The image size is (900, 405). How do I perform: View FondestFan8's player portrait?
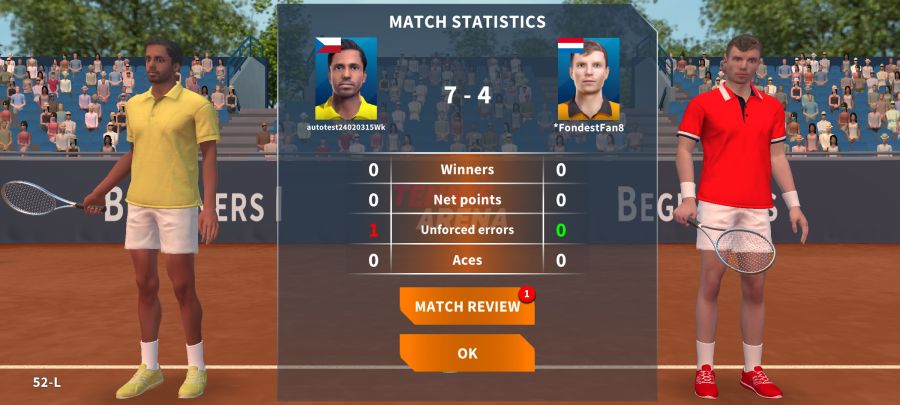(x=588, y=79)
